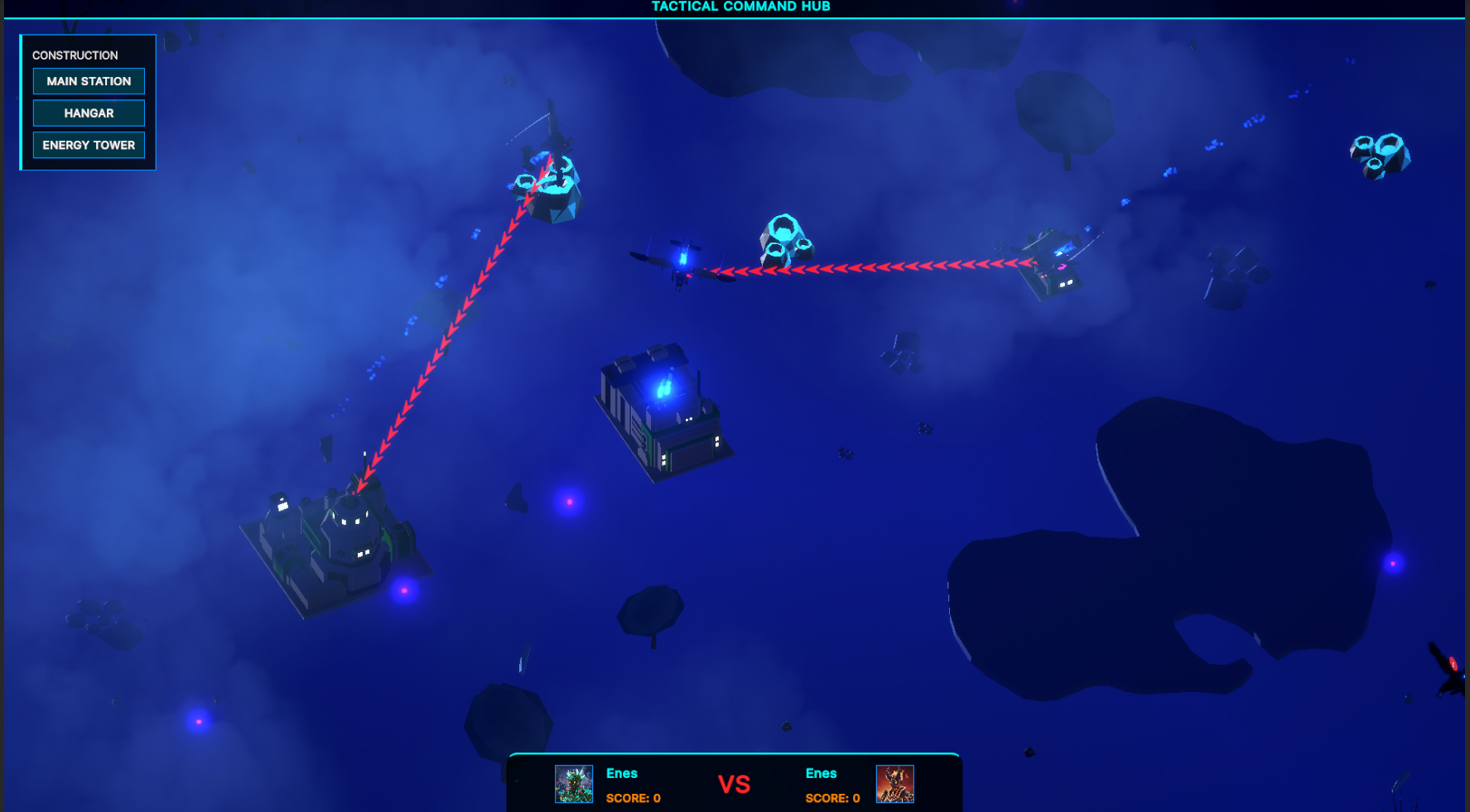Queue a HANGAR build
This screenshot has height=812, width=1470.
89,113
